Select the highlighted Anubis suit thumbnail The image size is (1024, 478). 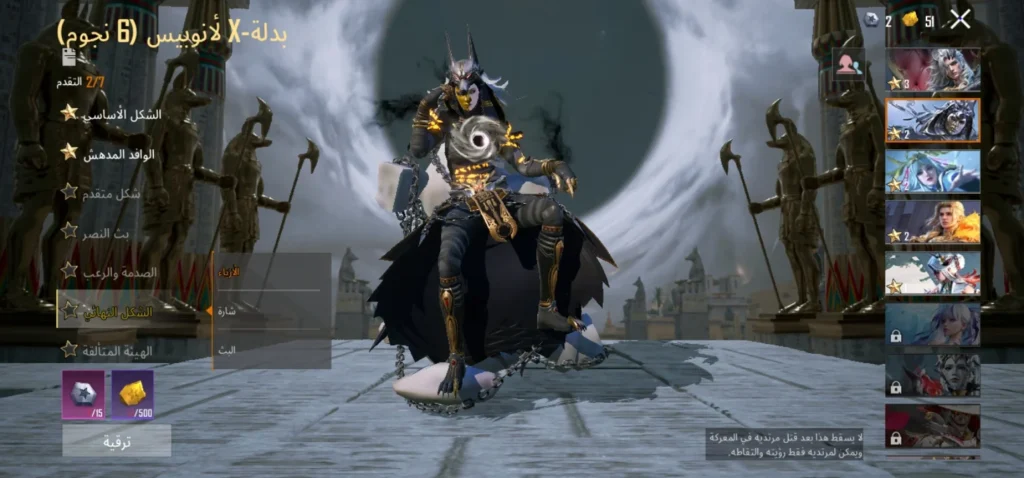point(932,120)
